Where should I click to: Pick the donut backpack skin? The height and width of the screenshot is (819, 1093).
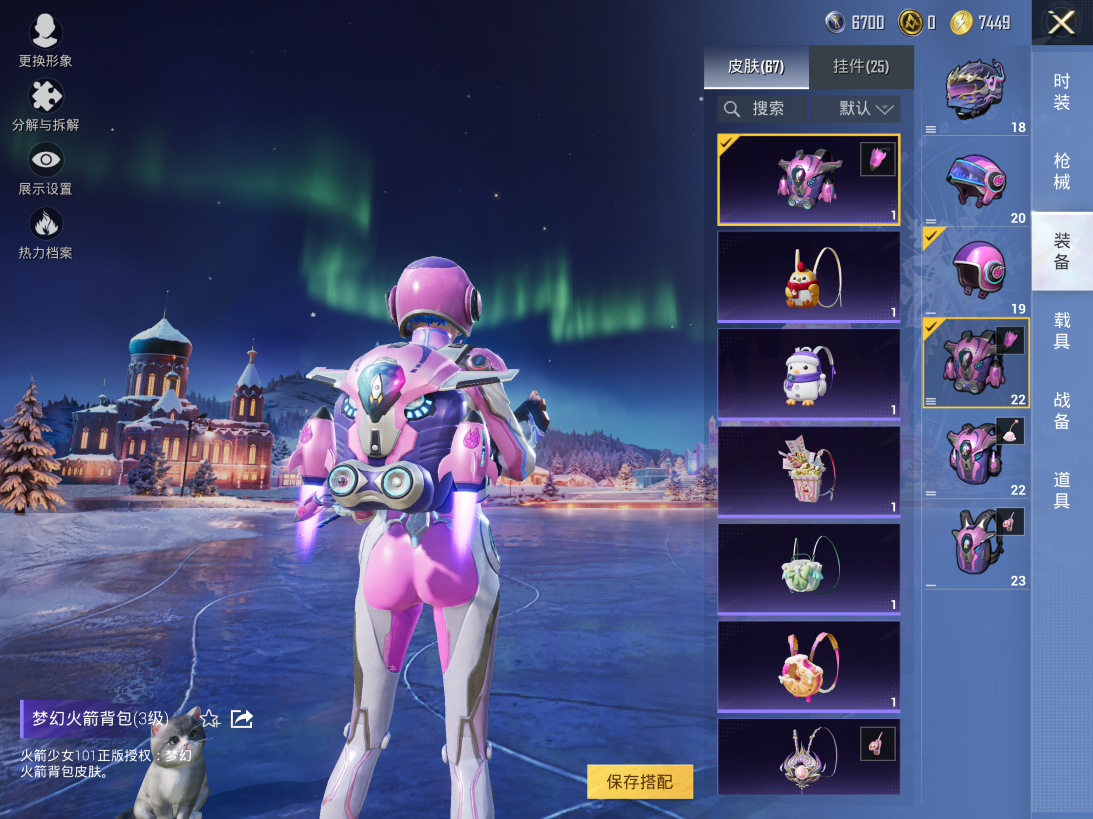808,667
